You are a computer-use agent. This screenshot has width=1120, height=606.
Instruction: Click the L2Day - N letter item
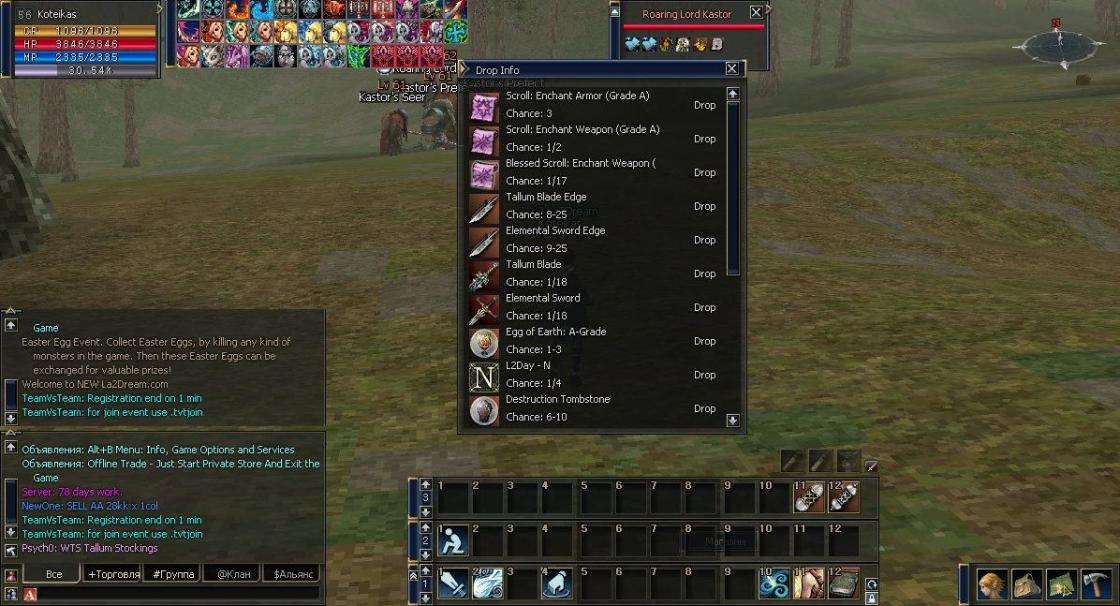(485, 376)
